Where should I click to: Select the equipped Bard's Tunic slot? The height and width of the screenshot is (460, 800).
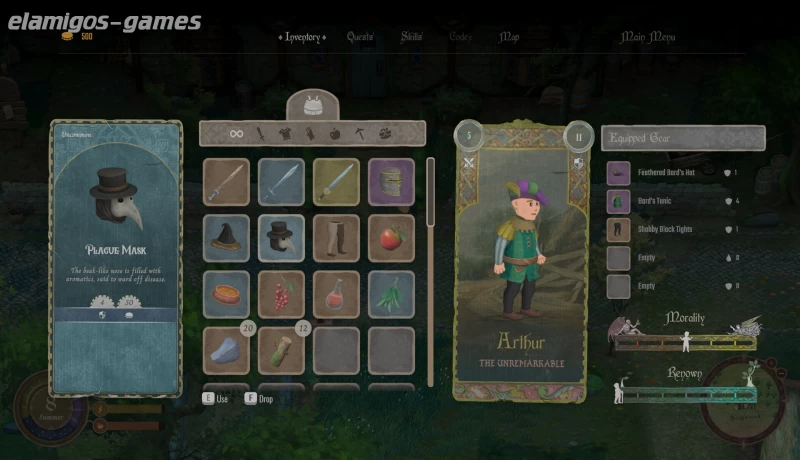click(619, 201)
